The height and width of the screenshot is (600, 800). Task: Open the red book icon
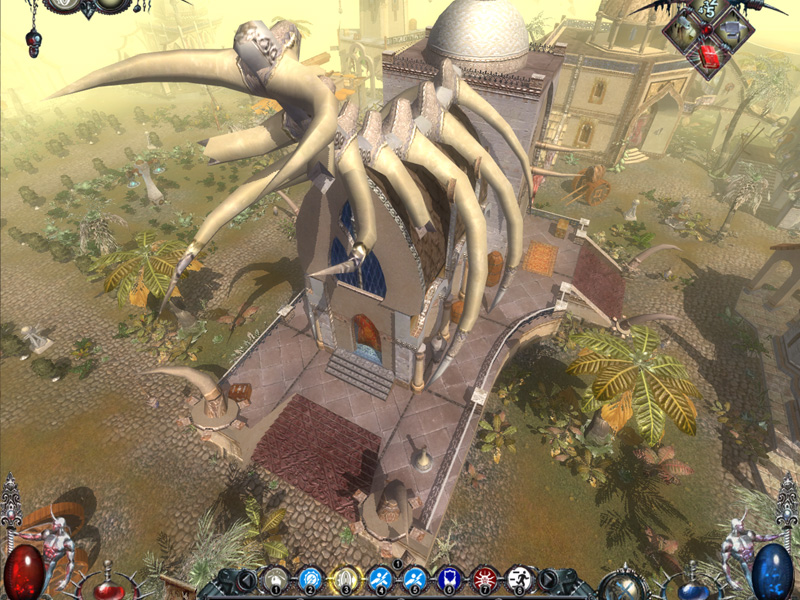708,56
